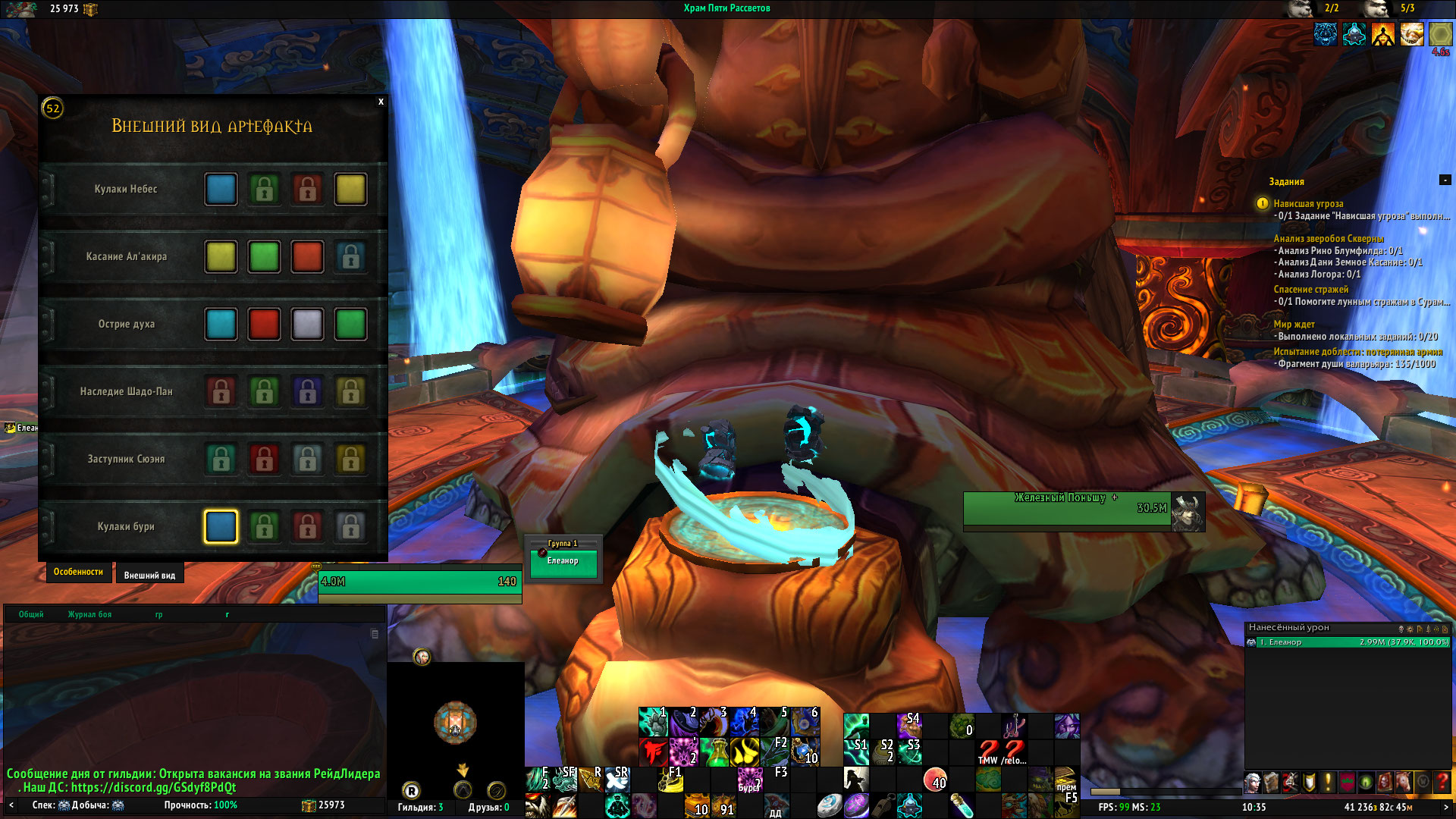Choose the yellow Кулаки Небес appearance swatch
The width and height of the screenshot is (1456, 819).
350,190
